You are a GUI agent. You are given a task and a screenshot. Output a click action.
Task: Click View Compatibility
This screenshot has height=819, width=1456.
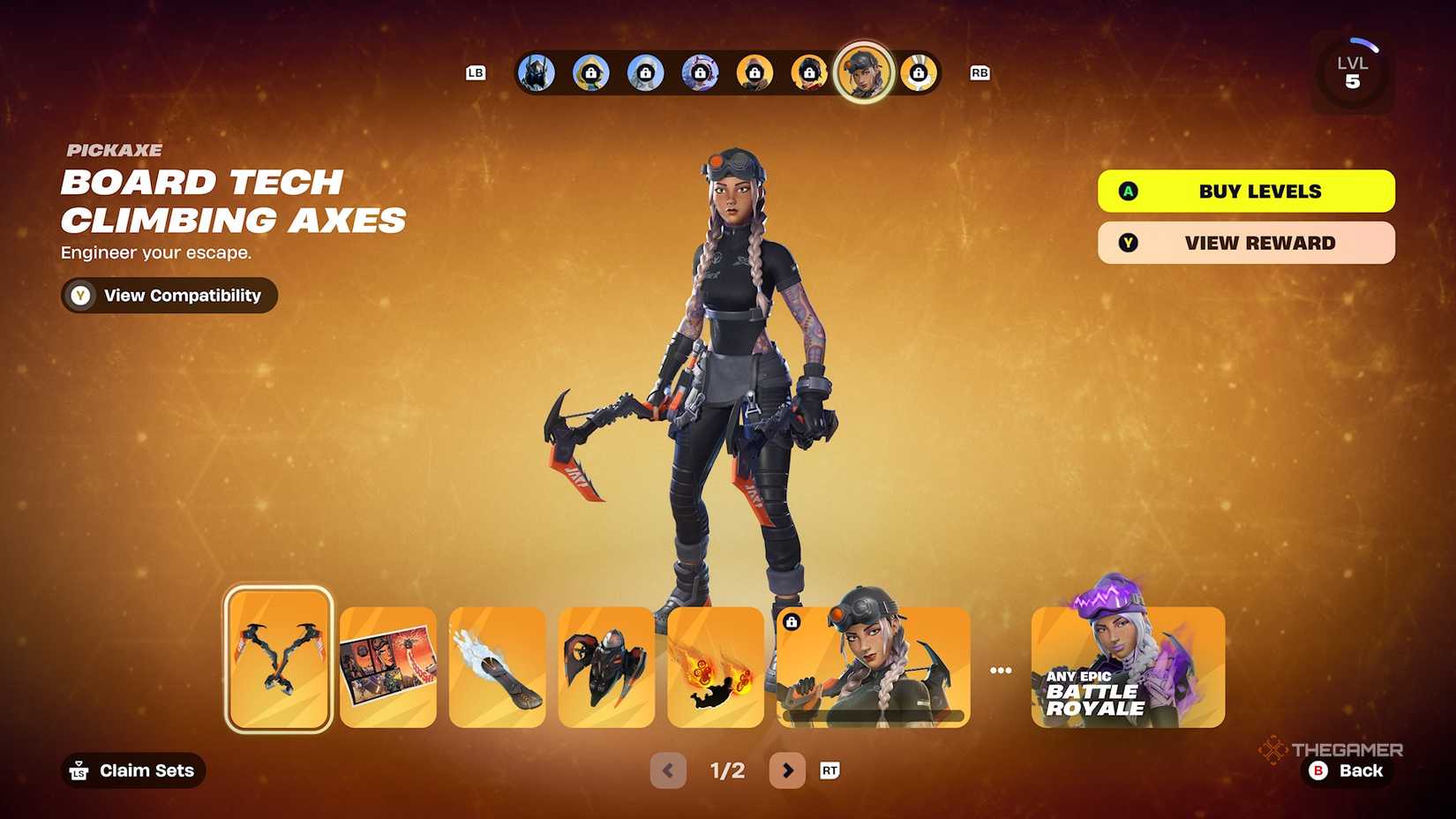pos(169,296)
